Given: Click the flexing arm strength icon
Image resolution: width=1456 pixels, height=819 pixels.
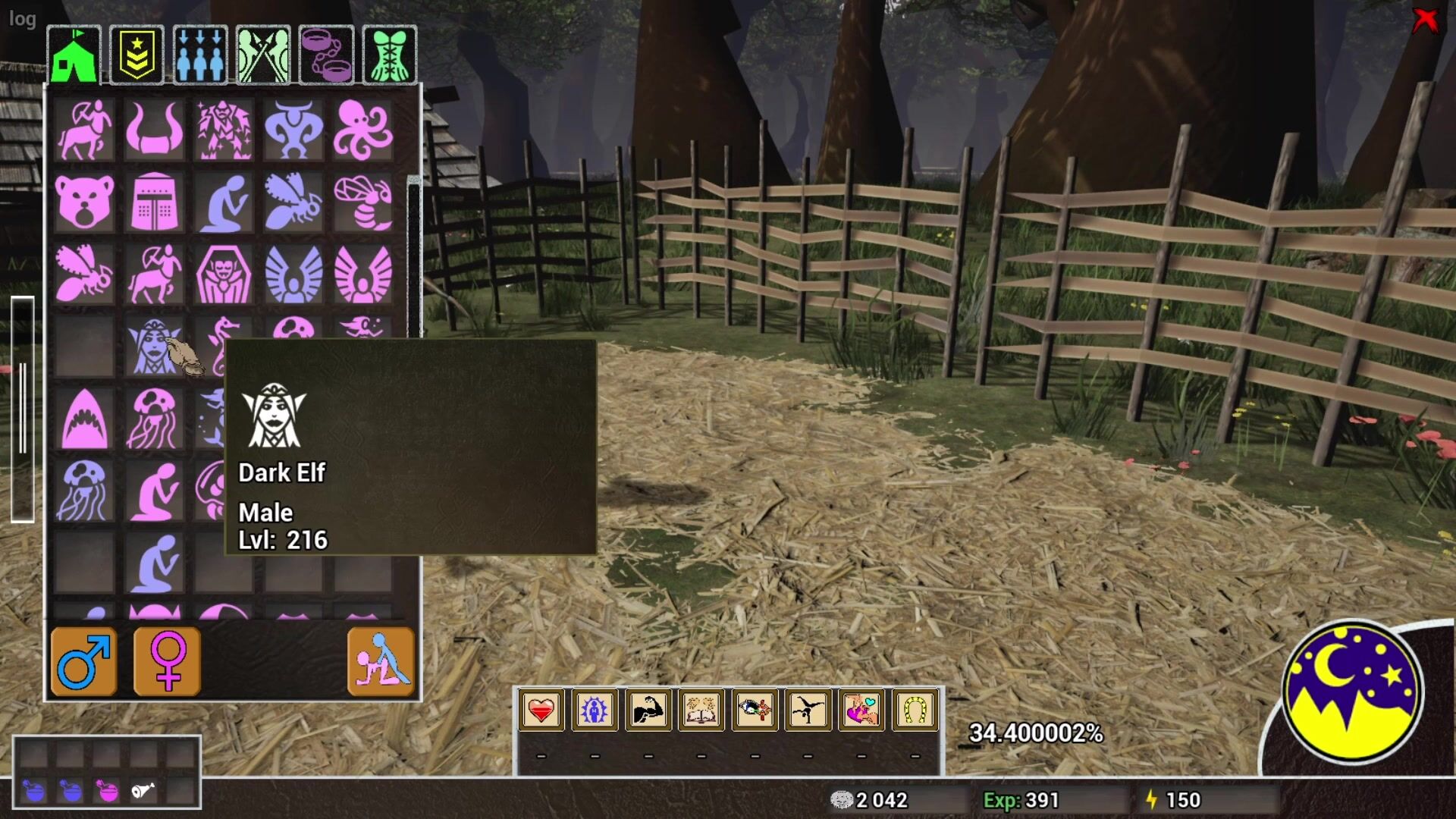Looking at the screenshot, I should point(648,711).
